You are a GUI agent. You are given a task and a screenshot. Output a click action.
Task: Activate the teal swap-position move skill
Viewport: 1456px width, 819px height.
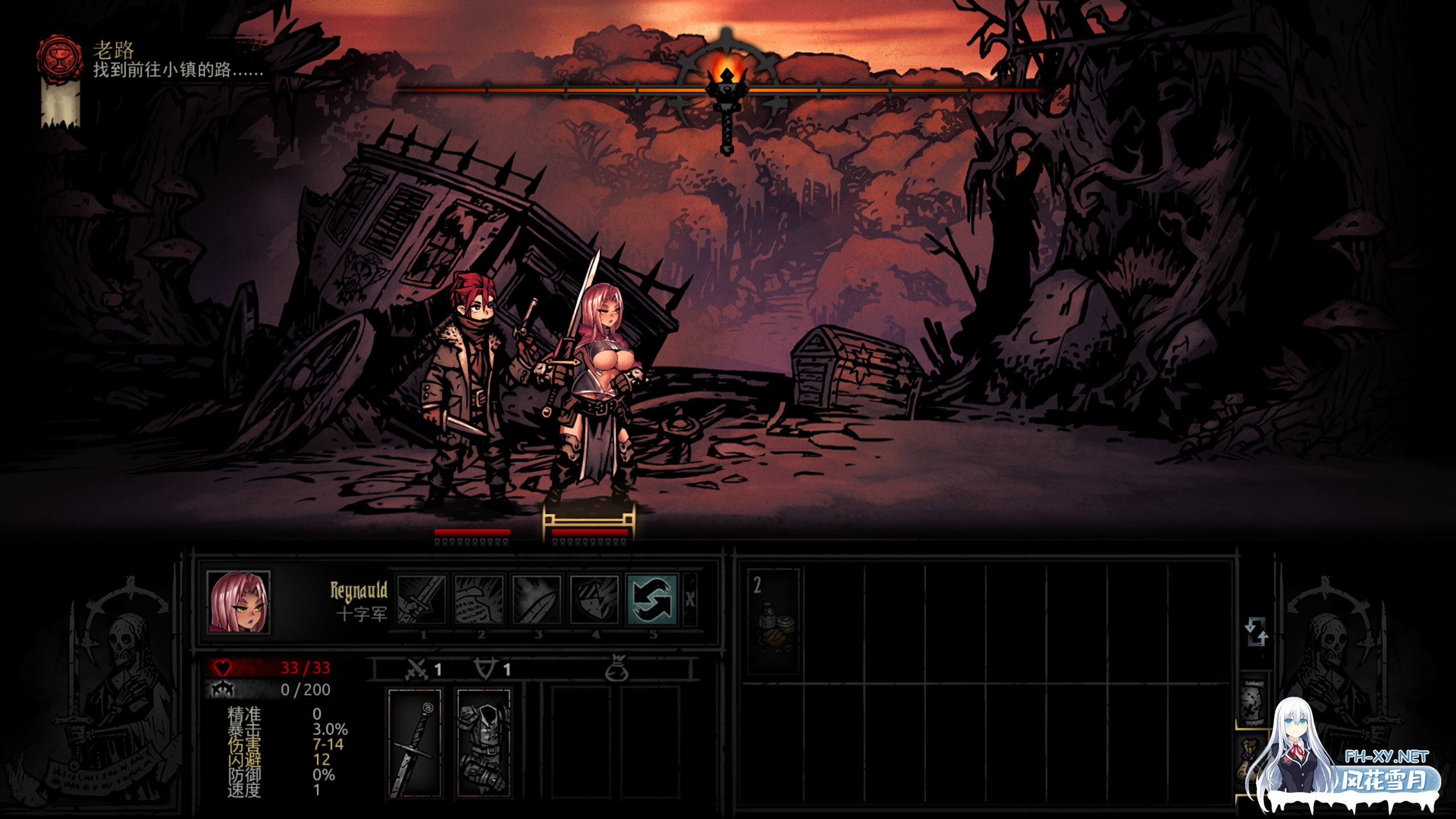tap(652, 599)
